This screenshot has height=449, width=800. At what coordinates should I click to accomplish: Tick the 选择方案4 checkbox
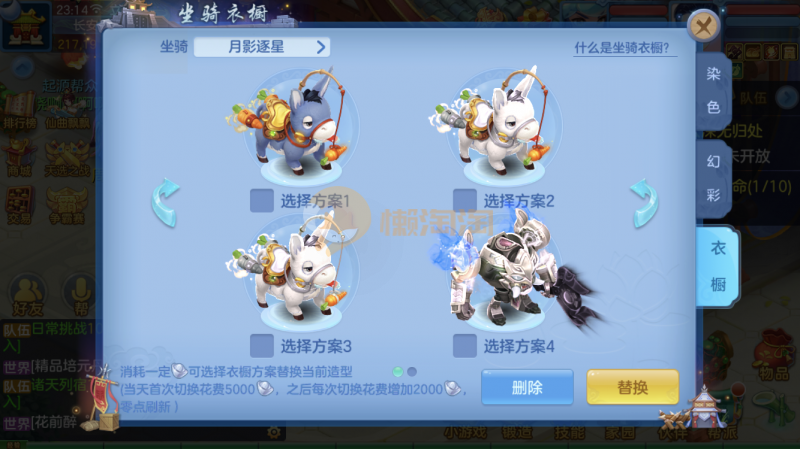(x=464, y=346)
